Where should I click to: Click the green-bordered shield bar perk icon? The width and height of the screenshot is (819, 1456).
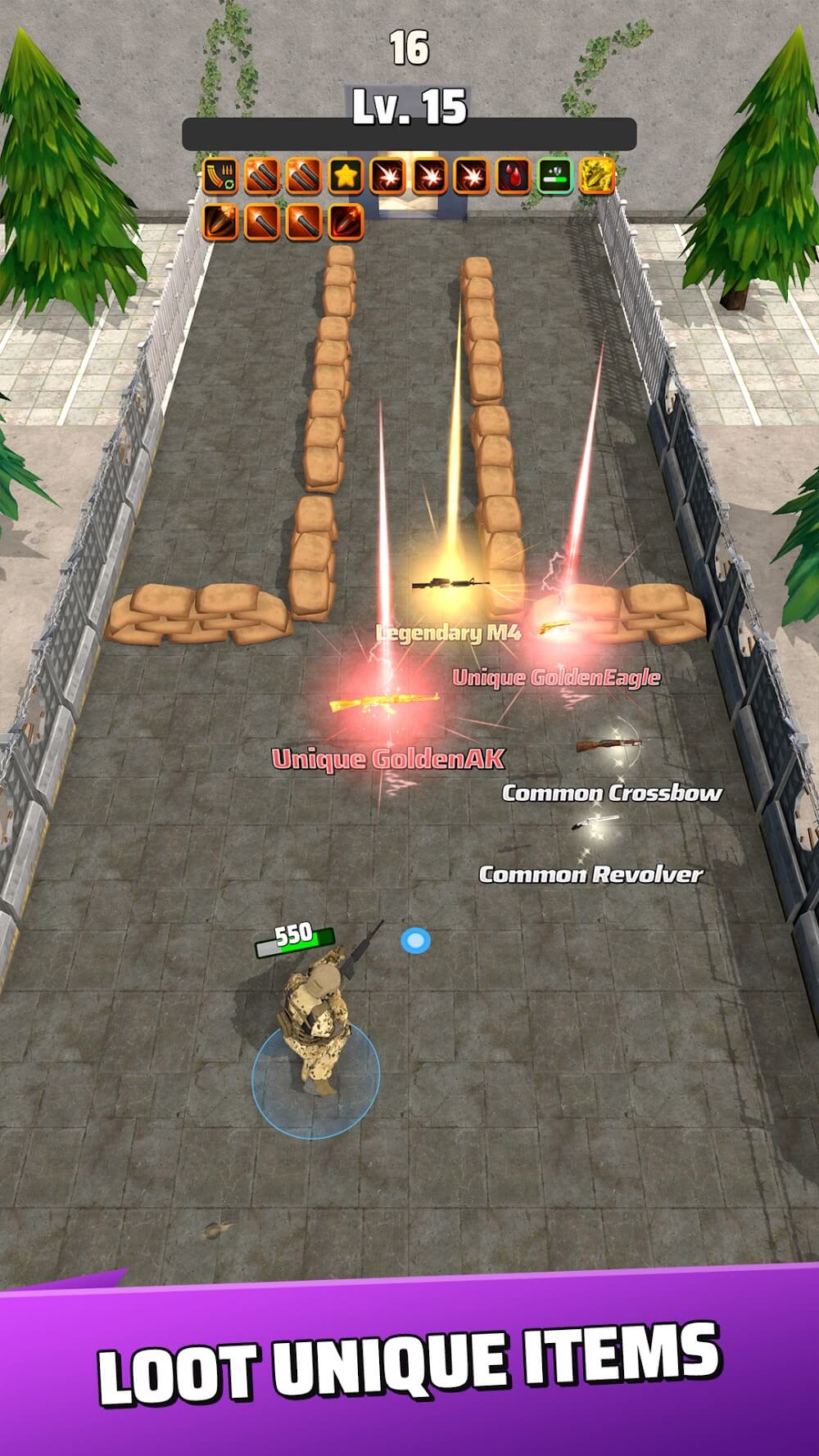pyautogui.click(x=554, y=176)
